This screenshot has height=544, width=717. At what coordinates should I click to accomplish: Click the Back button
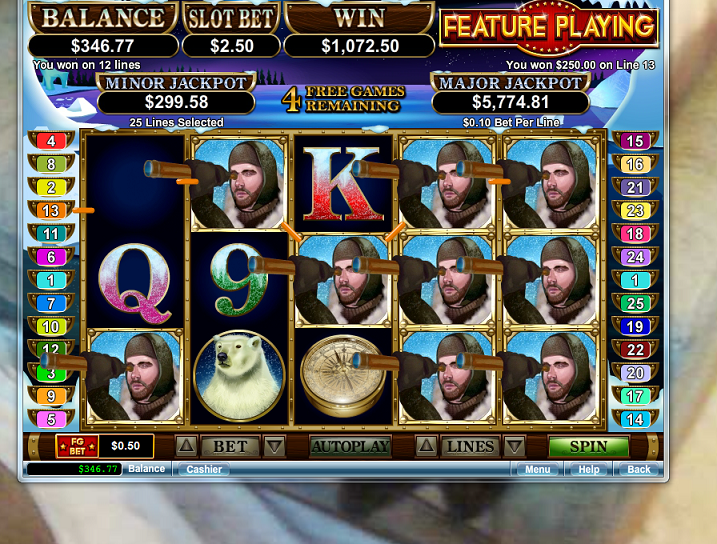638,469
